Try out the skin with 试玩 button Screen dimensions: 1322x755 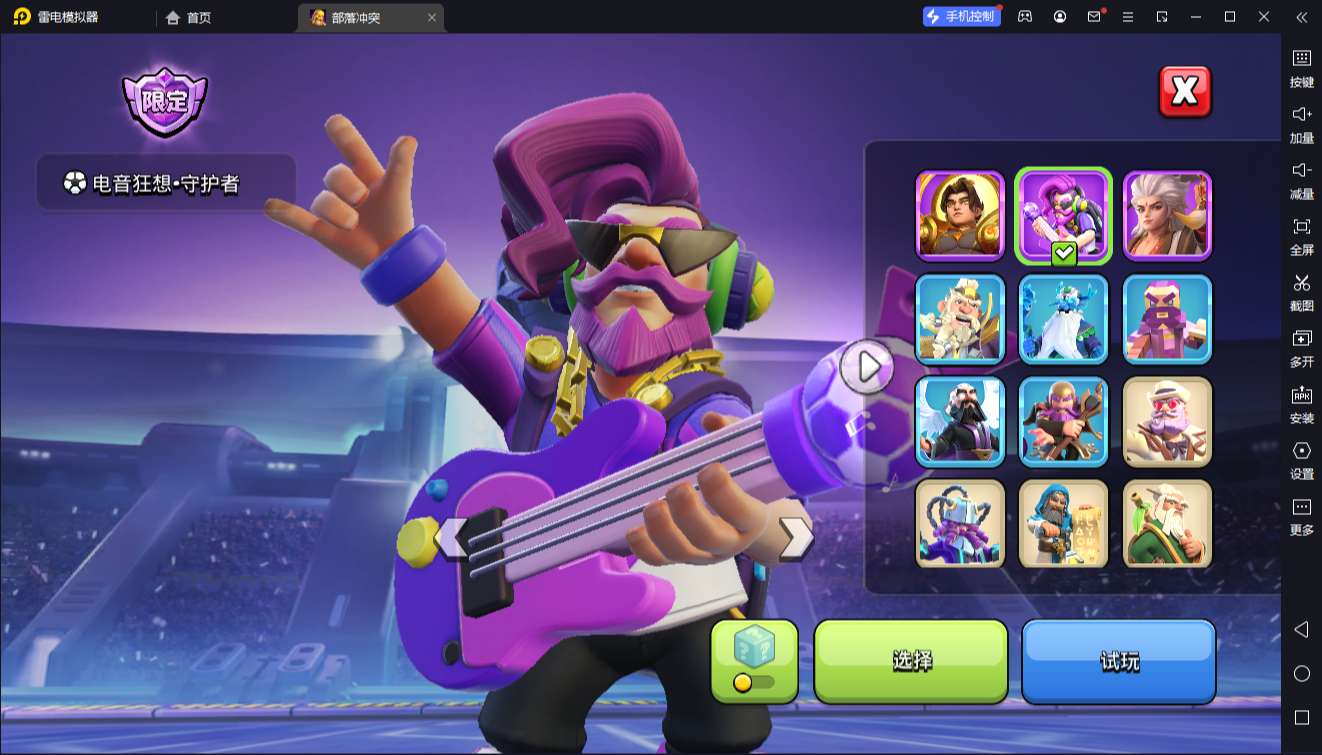coord(1118,661)
